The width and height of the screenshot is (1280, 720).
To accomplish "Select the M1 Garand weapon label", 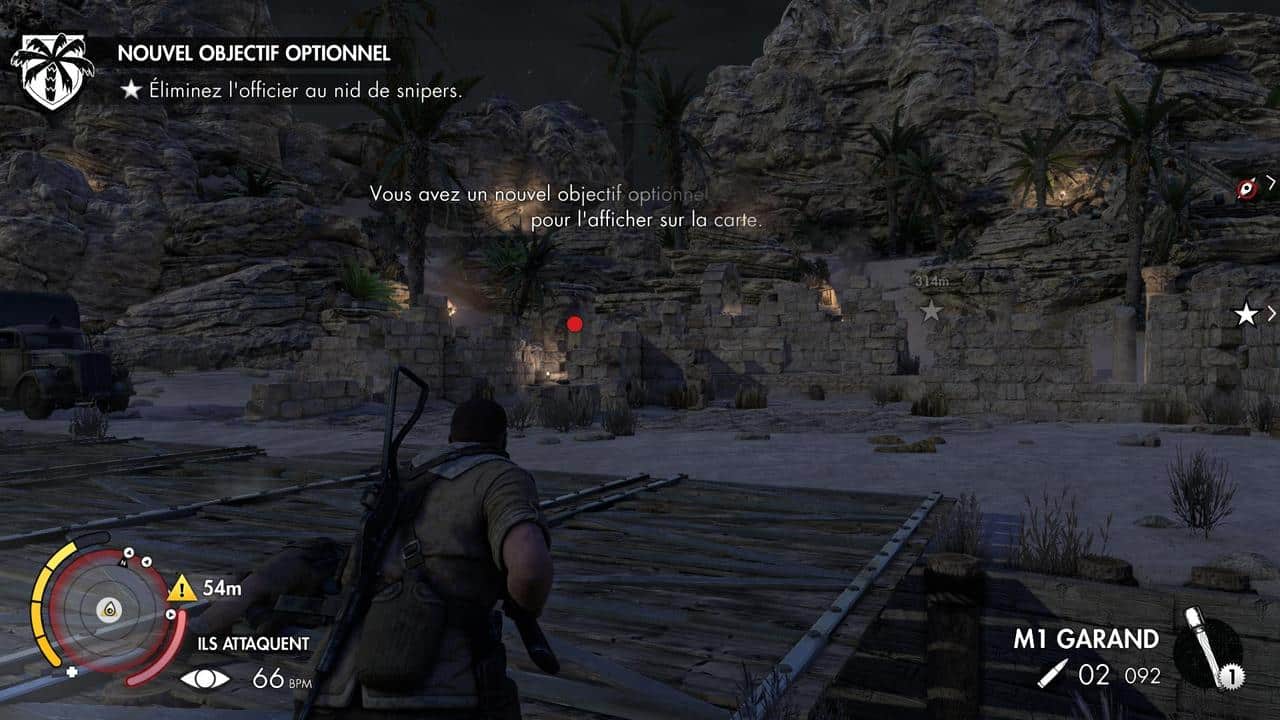I will [1085, 639].
